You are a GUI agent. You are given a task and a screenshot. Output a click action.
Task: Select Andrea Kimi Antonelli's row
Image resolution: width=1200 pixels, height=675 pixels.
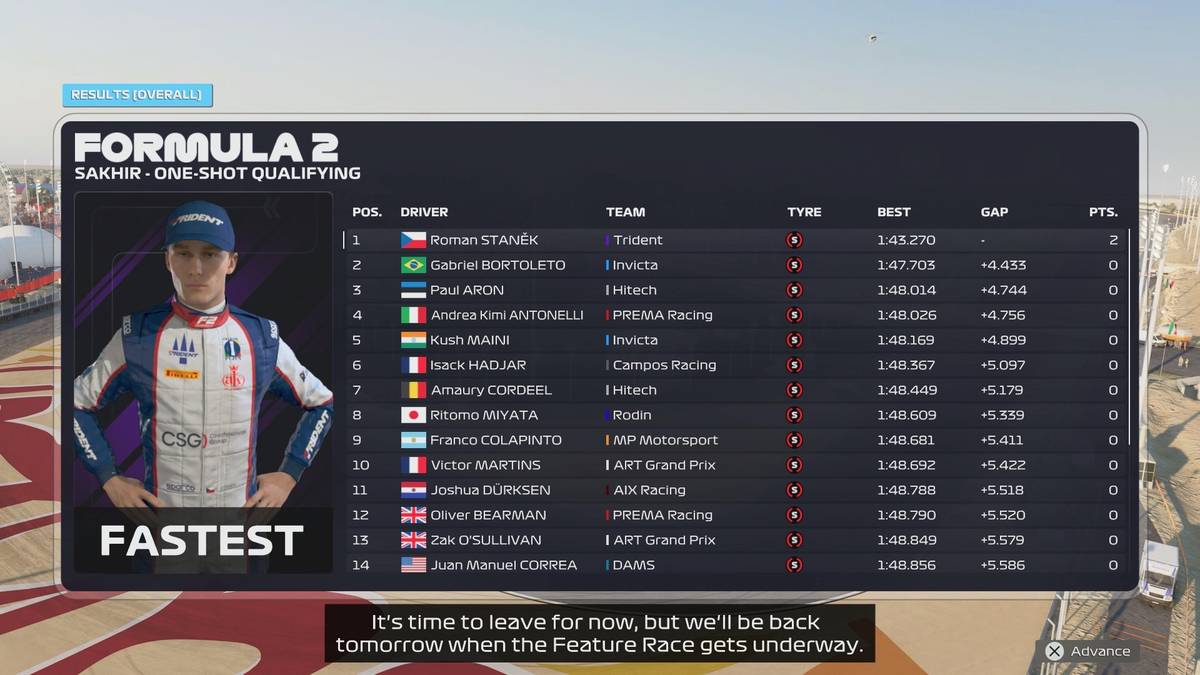coord(735,315)
